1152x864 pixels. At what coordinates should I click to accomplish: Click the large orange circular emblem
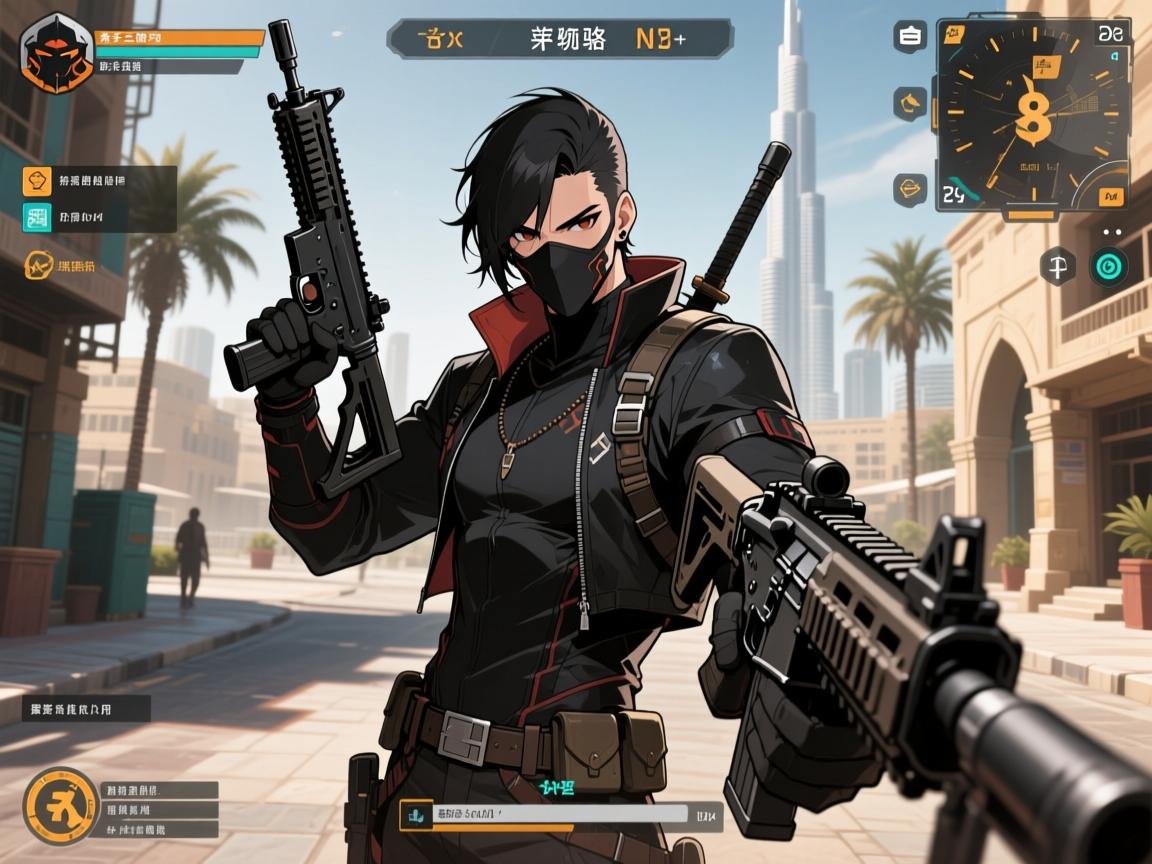pyautogui.click(x=60, y=805)
